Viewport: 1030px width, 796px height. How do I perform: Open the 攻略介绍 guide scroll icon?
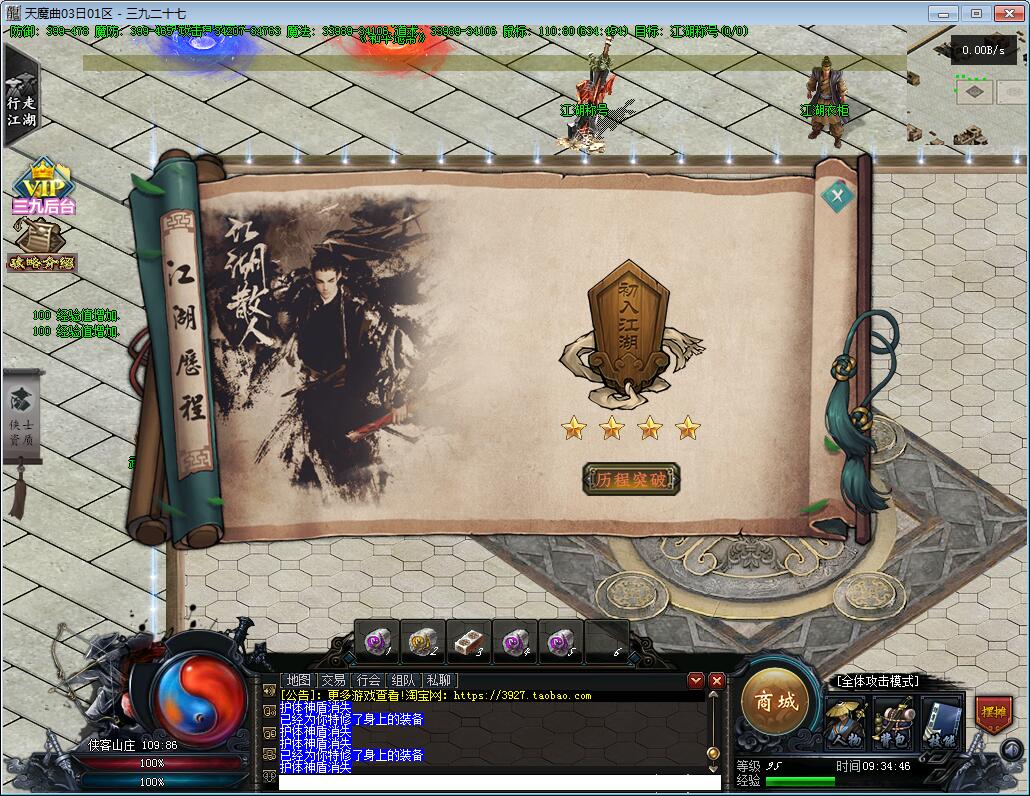pos(42,246)
